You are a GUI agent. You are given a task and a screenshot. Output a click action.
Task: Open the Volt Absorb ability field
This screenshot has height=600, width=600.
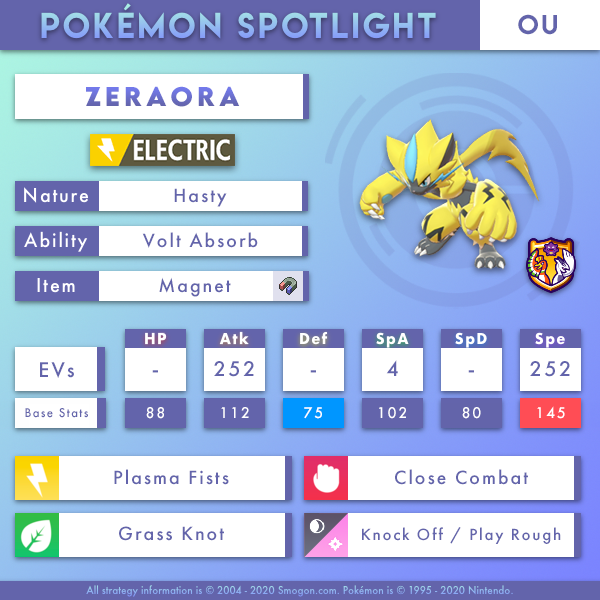tap(198, 241)
